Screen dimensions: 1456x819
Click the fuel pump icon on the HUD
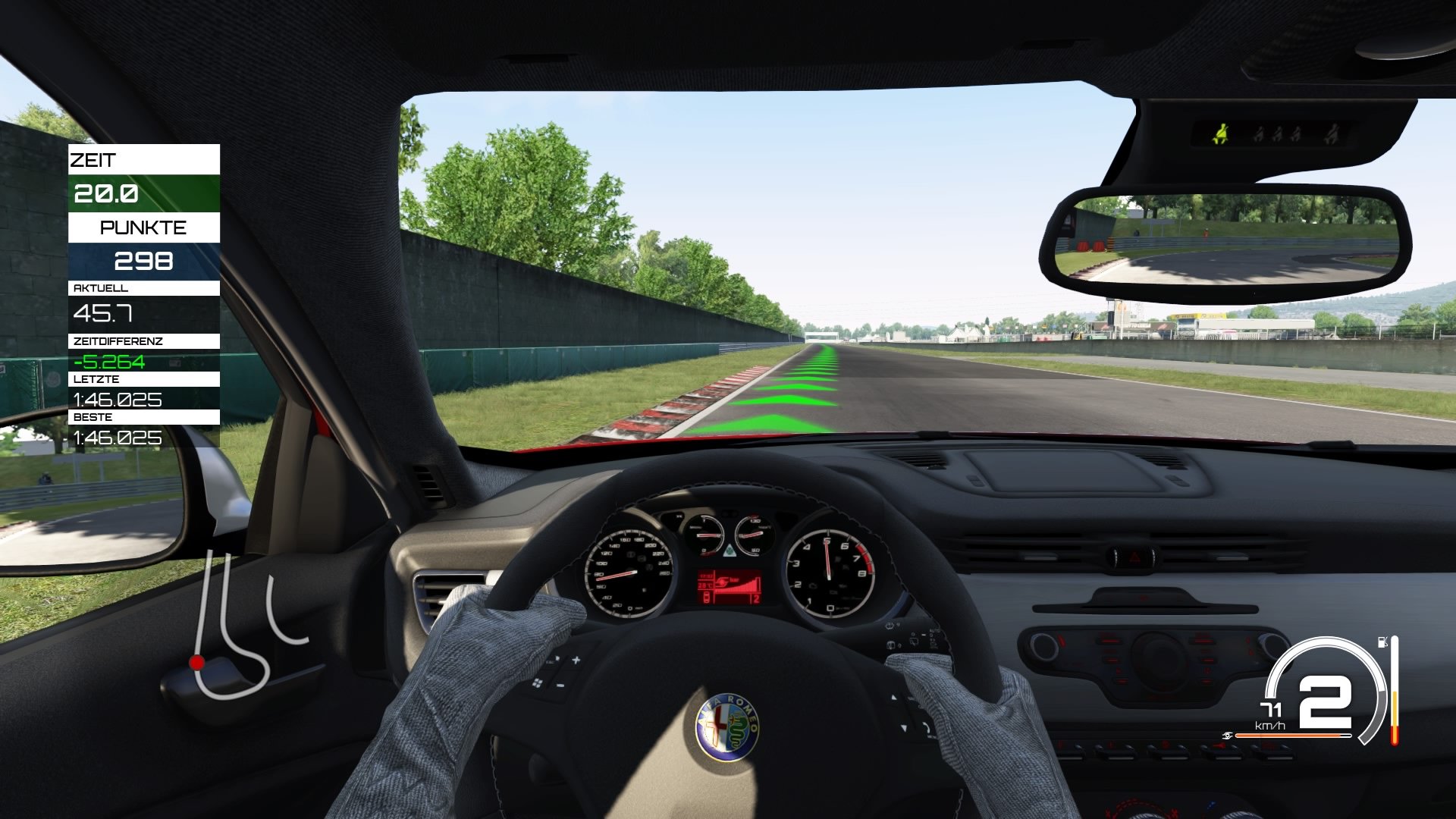(x=1382, y=643)
